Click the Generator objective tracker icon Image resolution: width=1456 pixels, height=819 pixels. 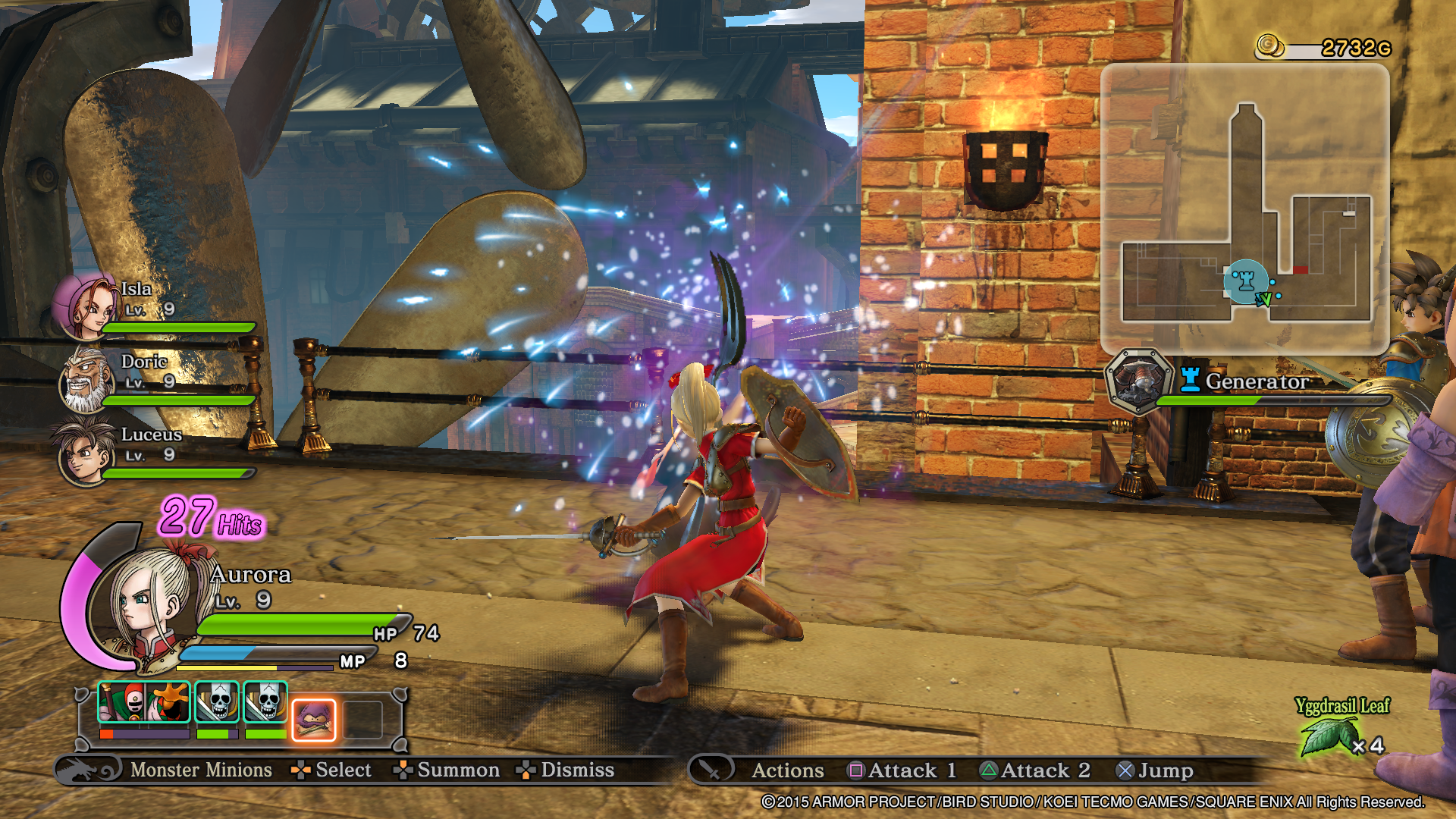(1137, 381)
